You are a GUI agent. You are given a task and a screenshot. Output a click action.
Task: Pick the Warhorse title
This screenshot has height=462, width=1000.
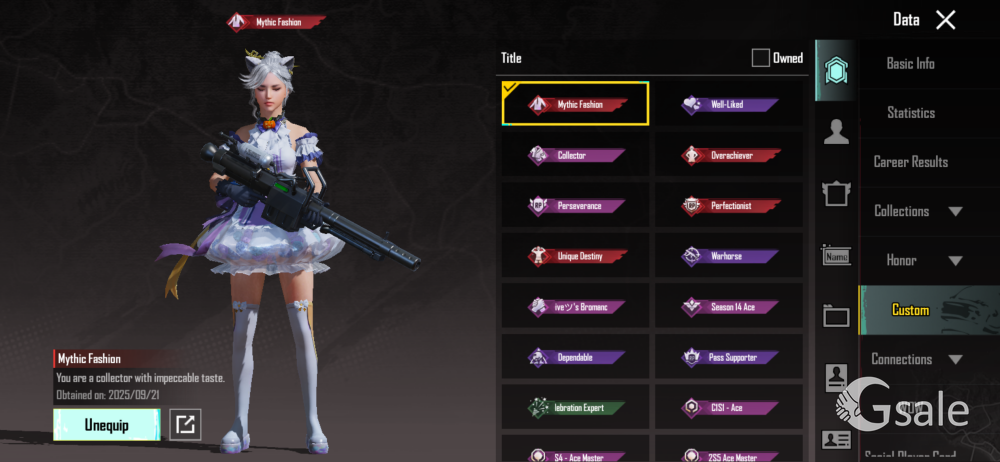tap(729, 256)
